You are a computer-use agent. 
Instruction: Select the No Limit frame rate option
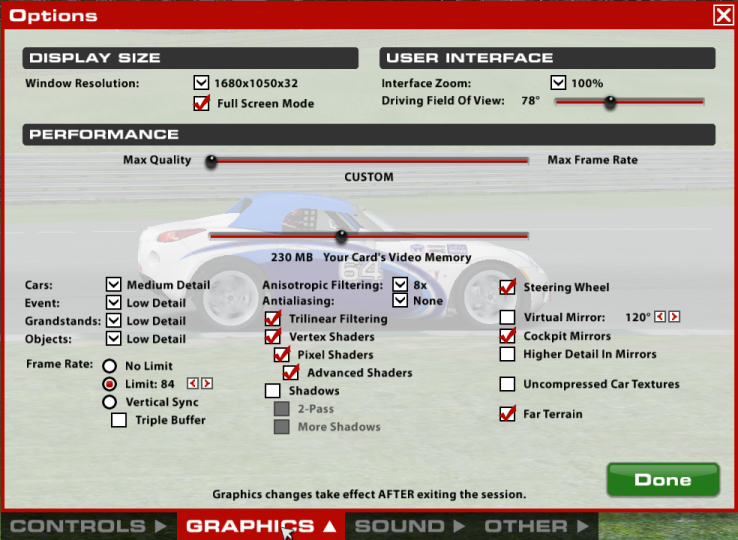(110, 366)
